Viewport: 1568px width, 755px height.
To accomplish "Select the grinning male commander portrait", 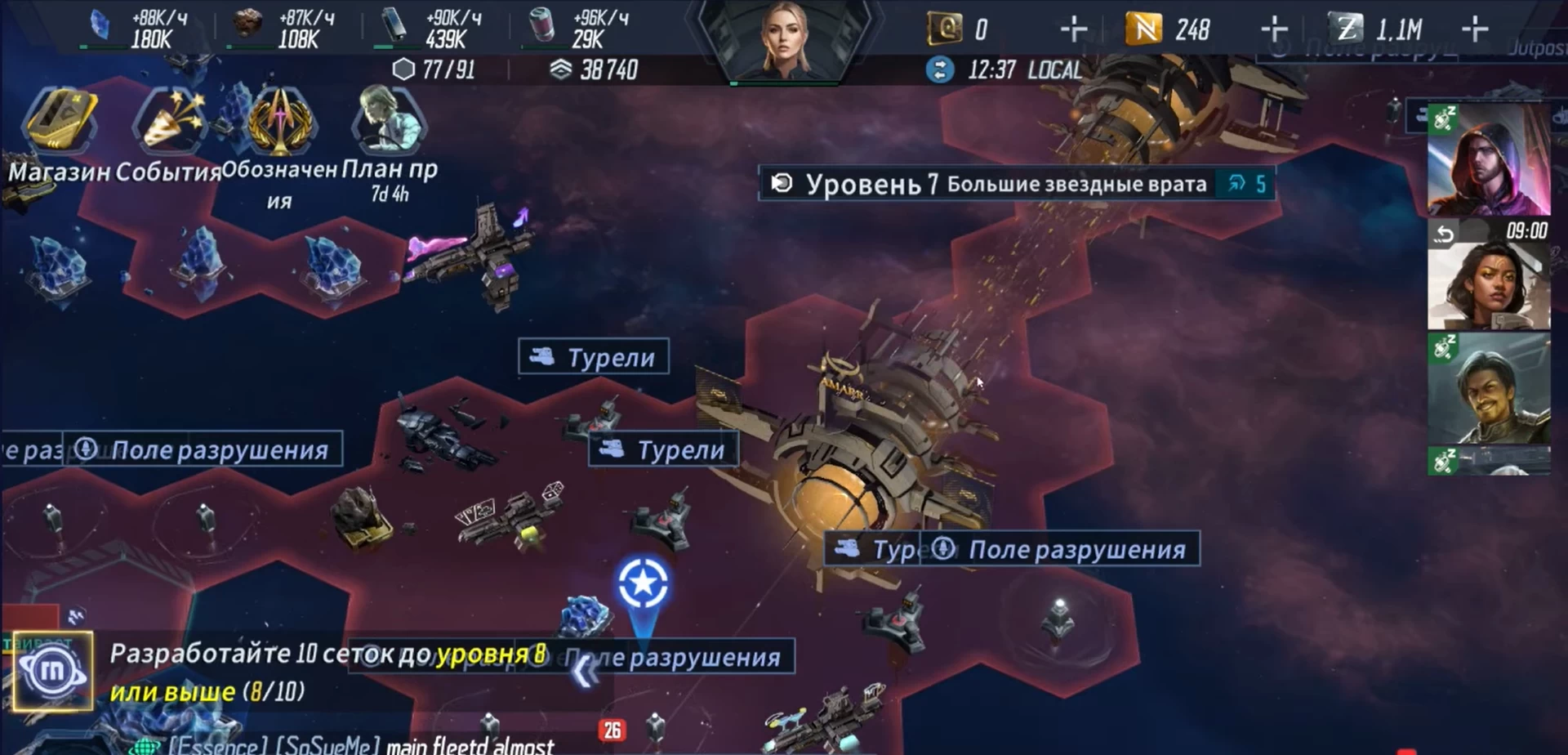I will pos(1488,388).
